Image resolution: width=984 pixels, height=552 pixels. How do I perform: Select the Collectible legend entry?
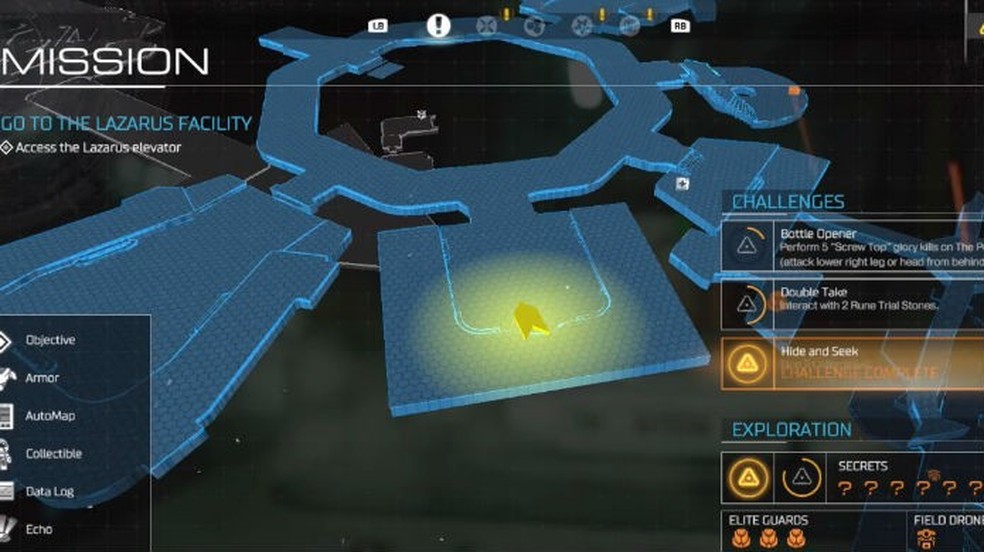53,454
